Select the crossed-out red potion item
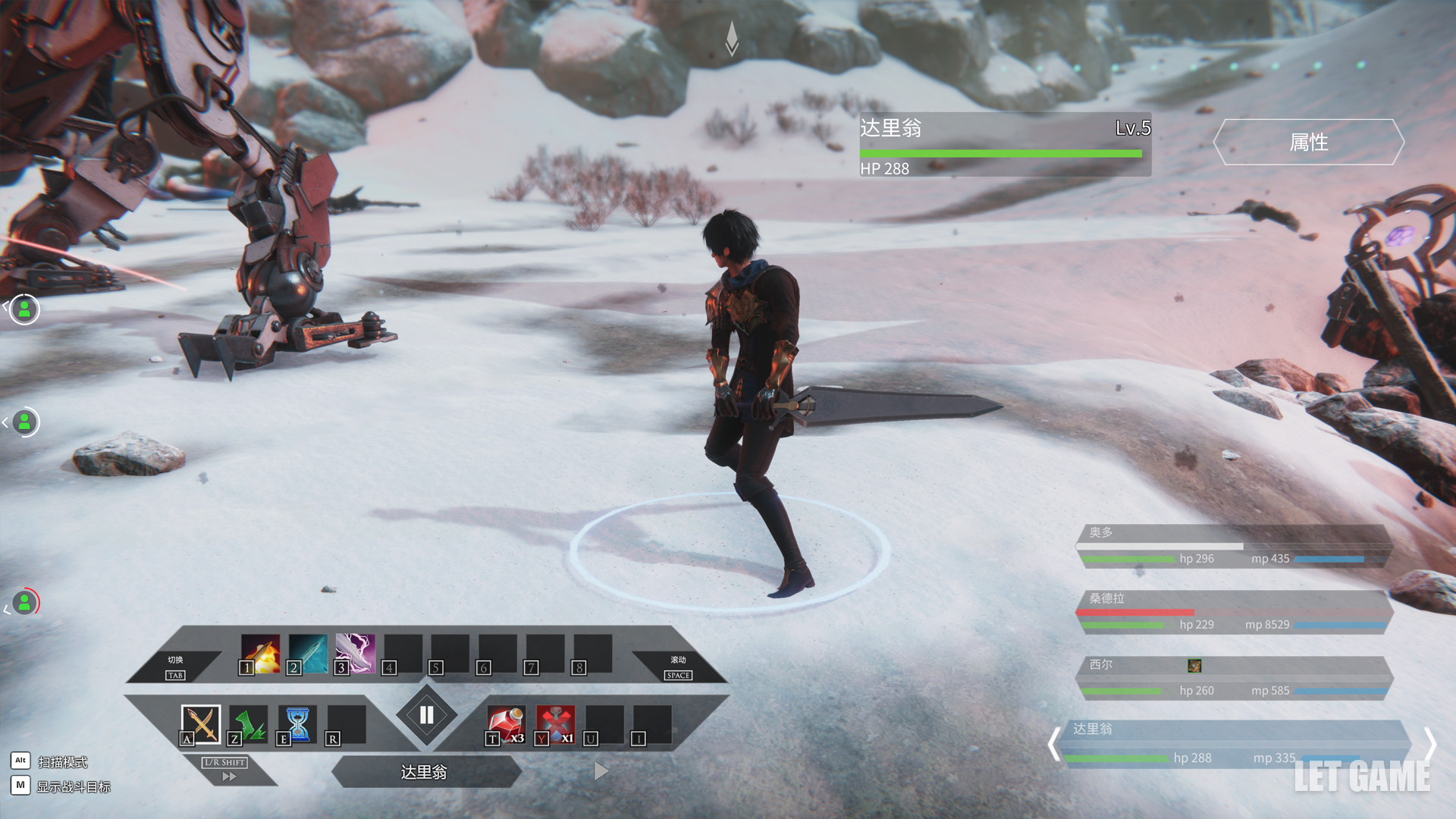The image size is (1456, 819). tap(555, 724)
